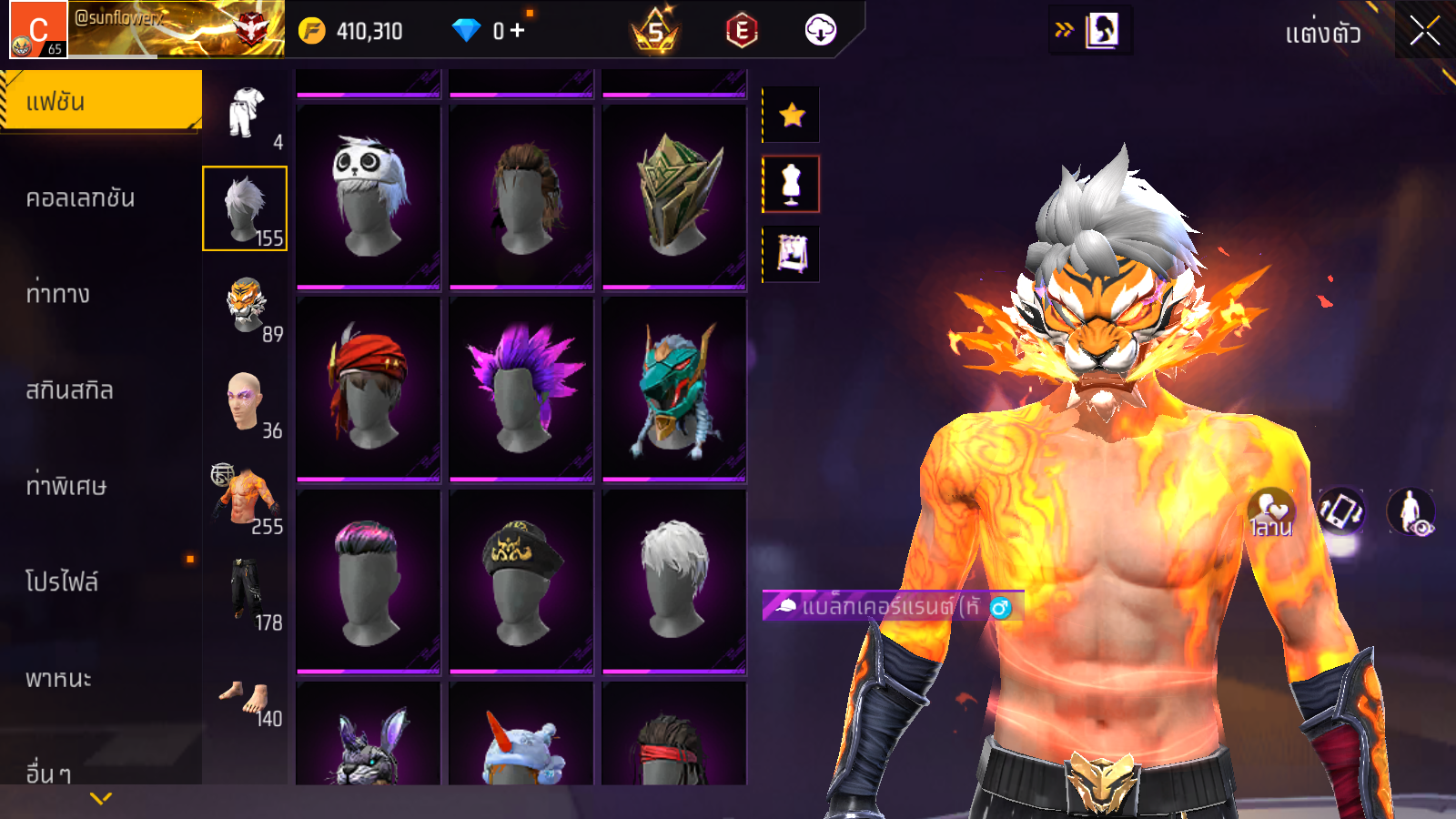Pick the black cap with gold emblem
The image size is (1456, 819).
[x=521, y=581]
